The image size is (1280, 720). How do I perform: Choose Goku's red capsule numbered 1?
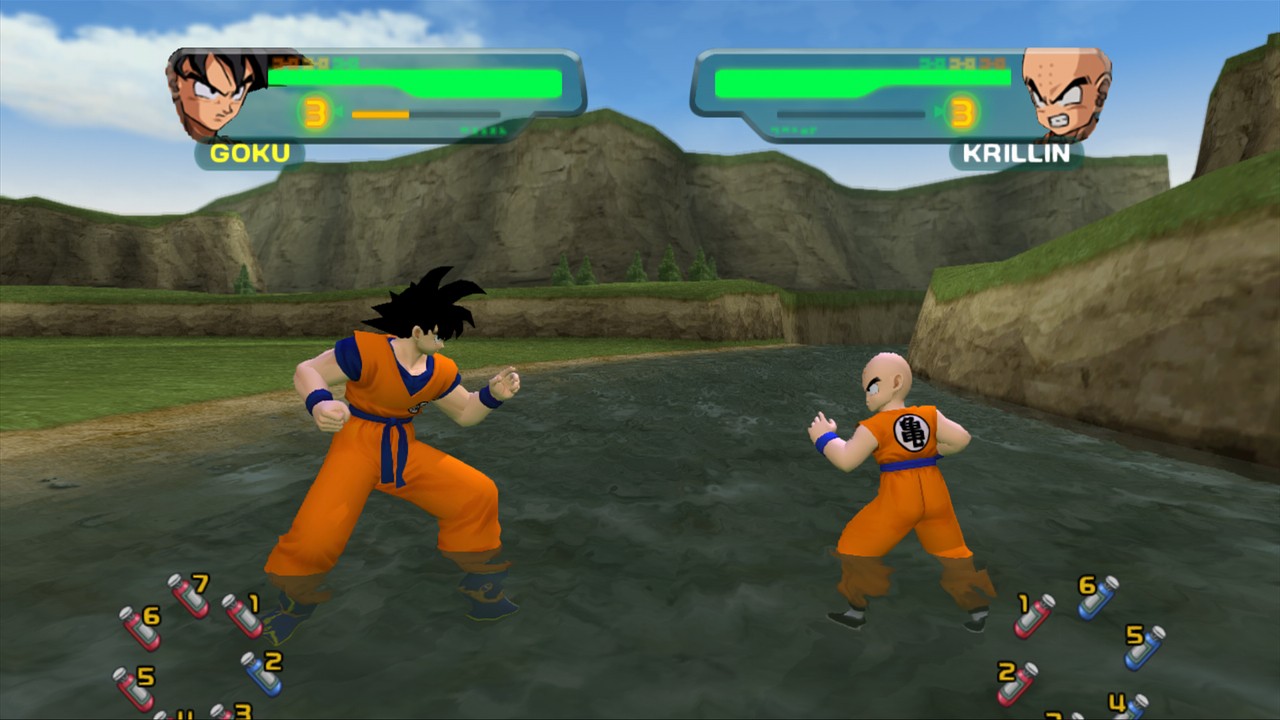(241, 615)
